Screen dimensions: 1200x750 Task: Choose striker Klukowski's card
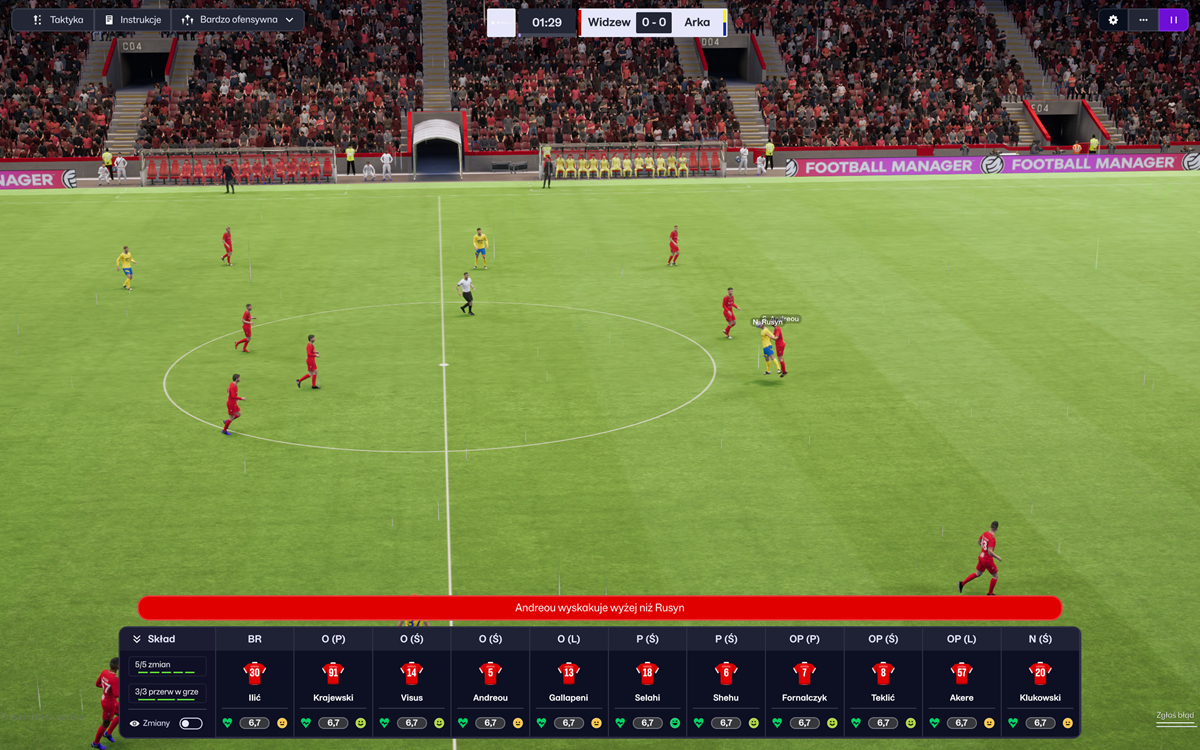coord(1040,683)
